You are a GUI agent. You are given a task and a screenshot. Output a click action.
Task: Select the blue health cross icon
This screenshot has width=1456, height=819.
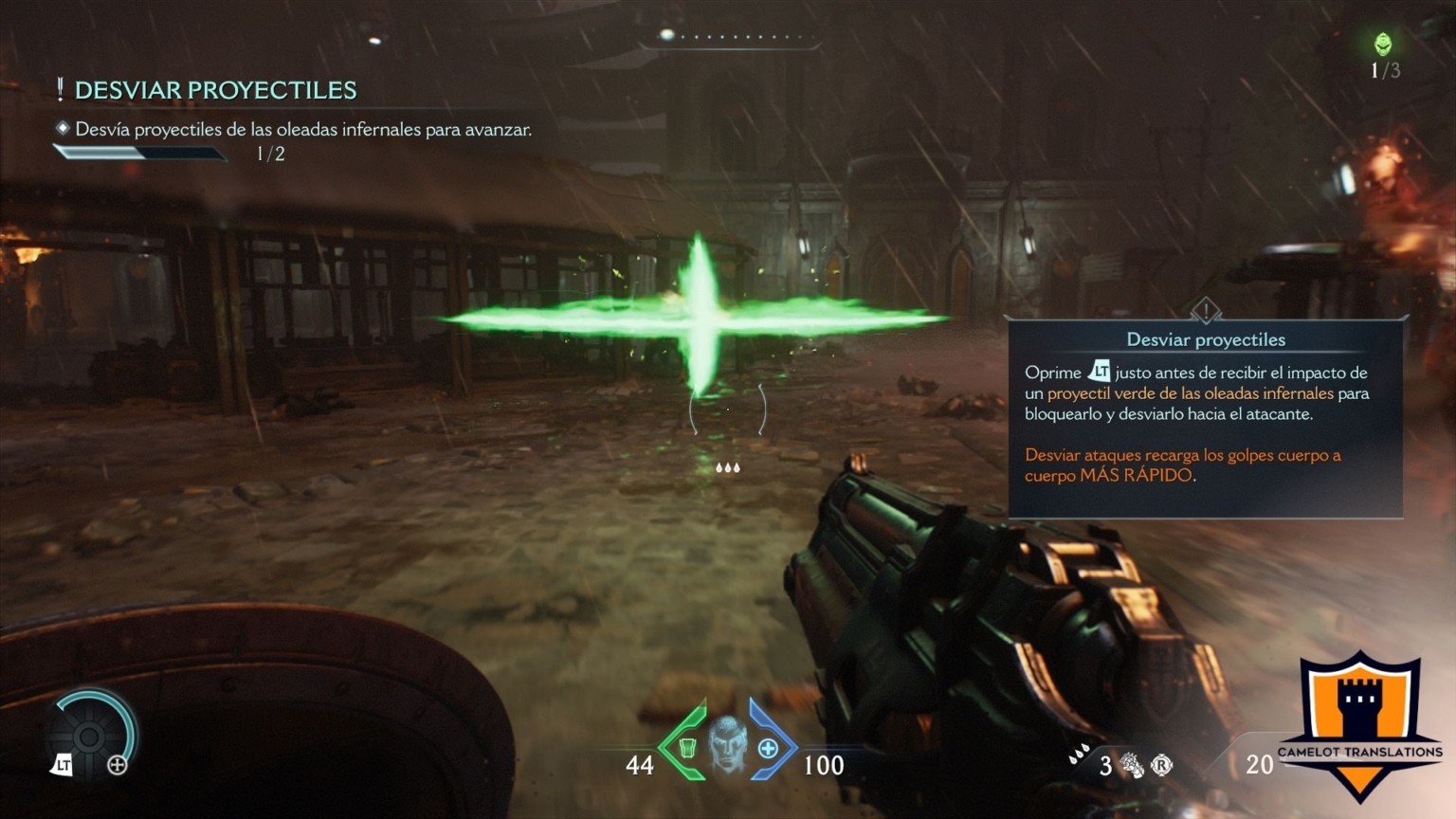tap(768, 749)
